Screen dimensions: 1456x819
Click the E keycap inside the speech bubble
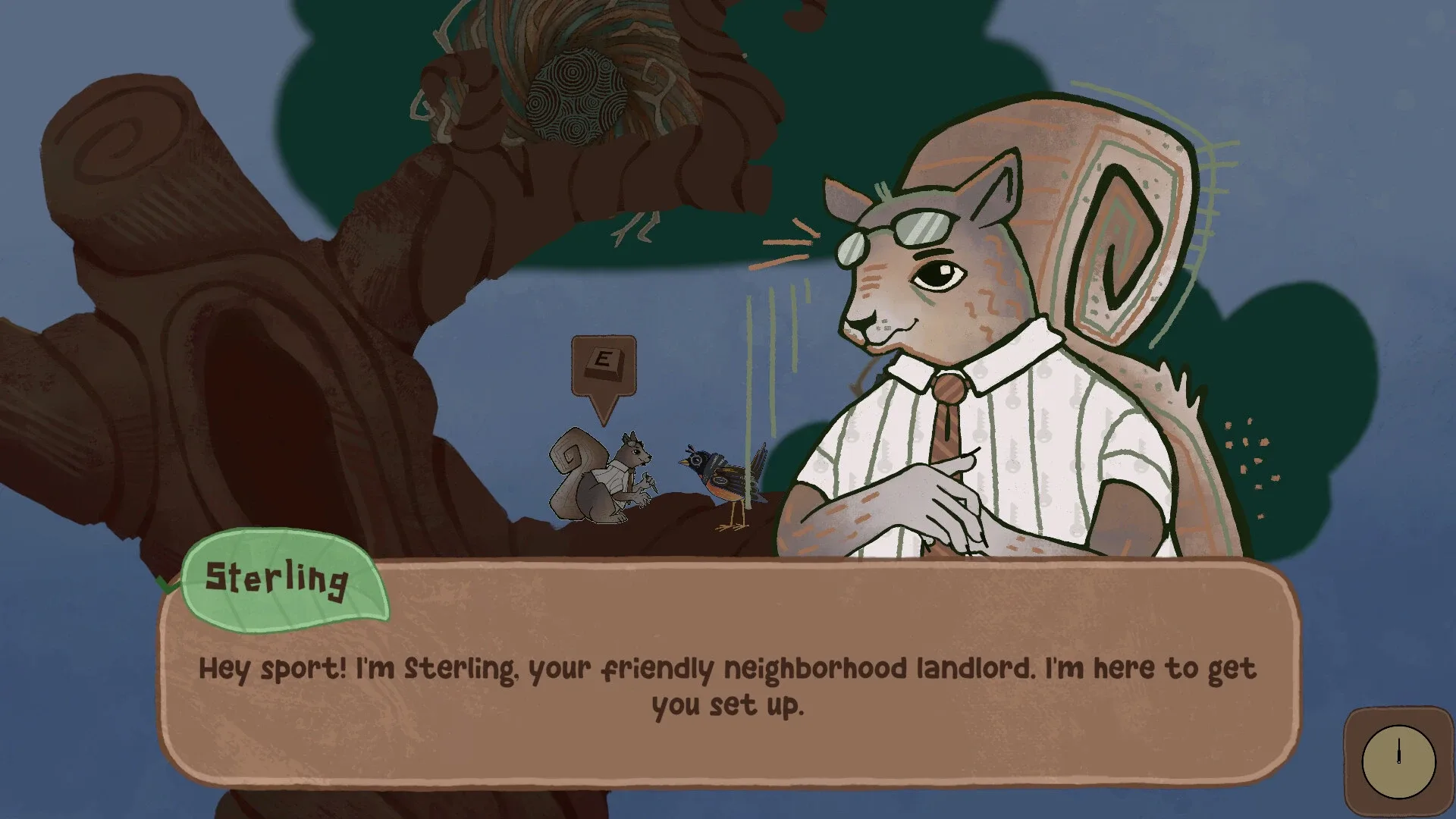603,364
